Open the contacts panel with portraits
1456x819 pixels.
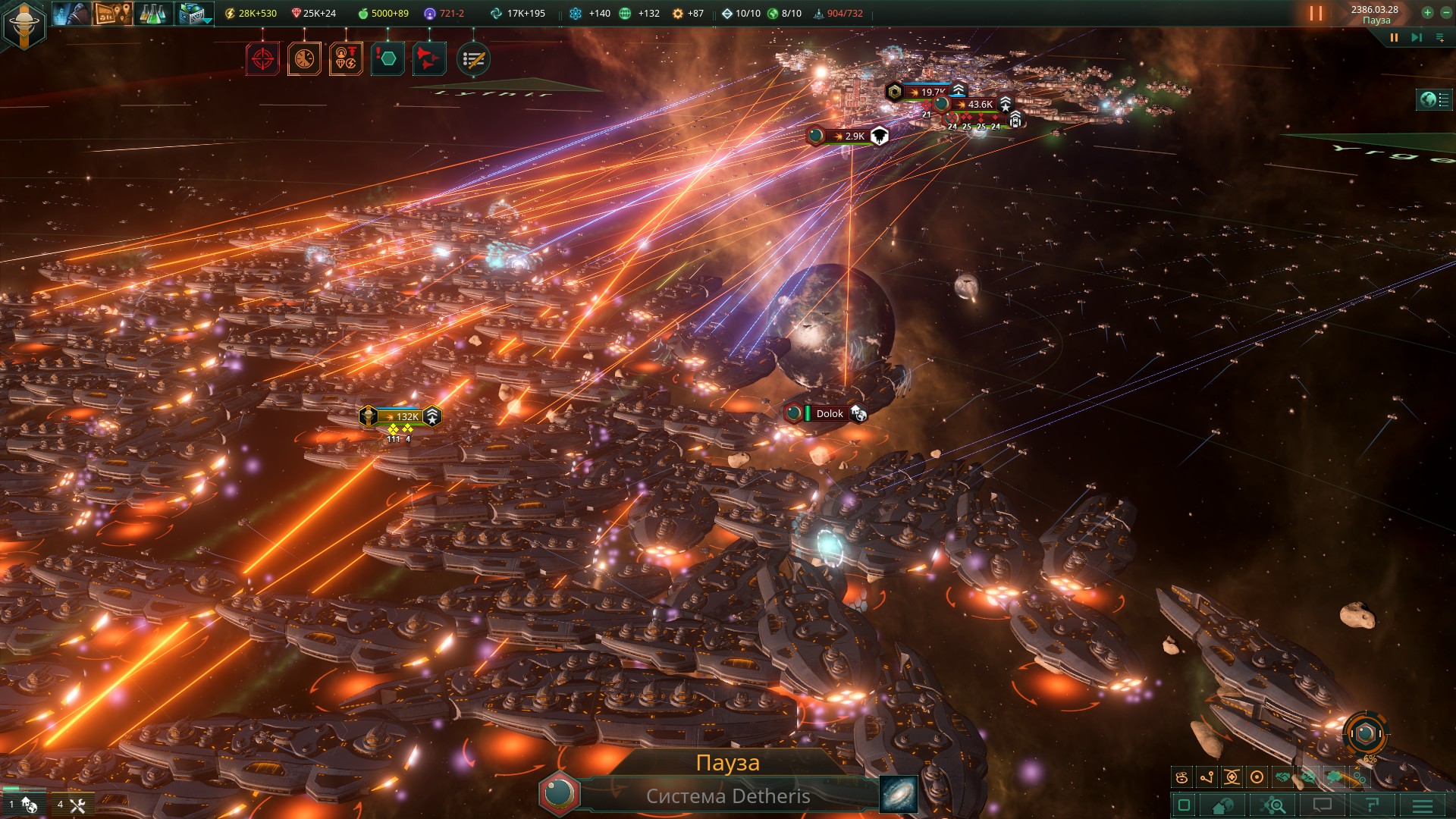[x=71, y=14]
